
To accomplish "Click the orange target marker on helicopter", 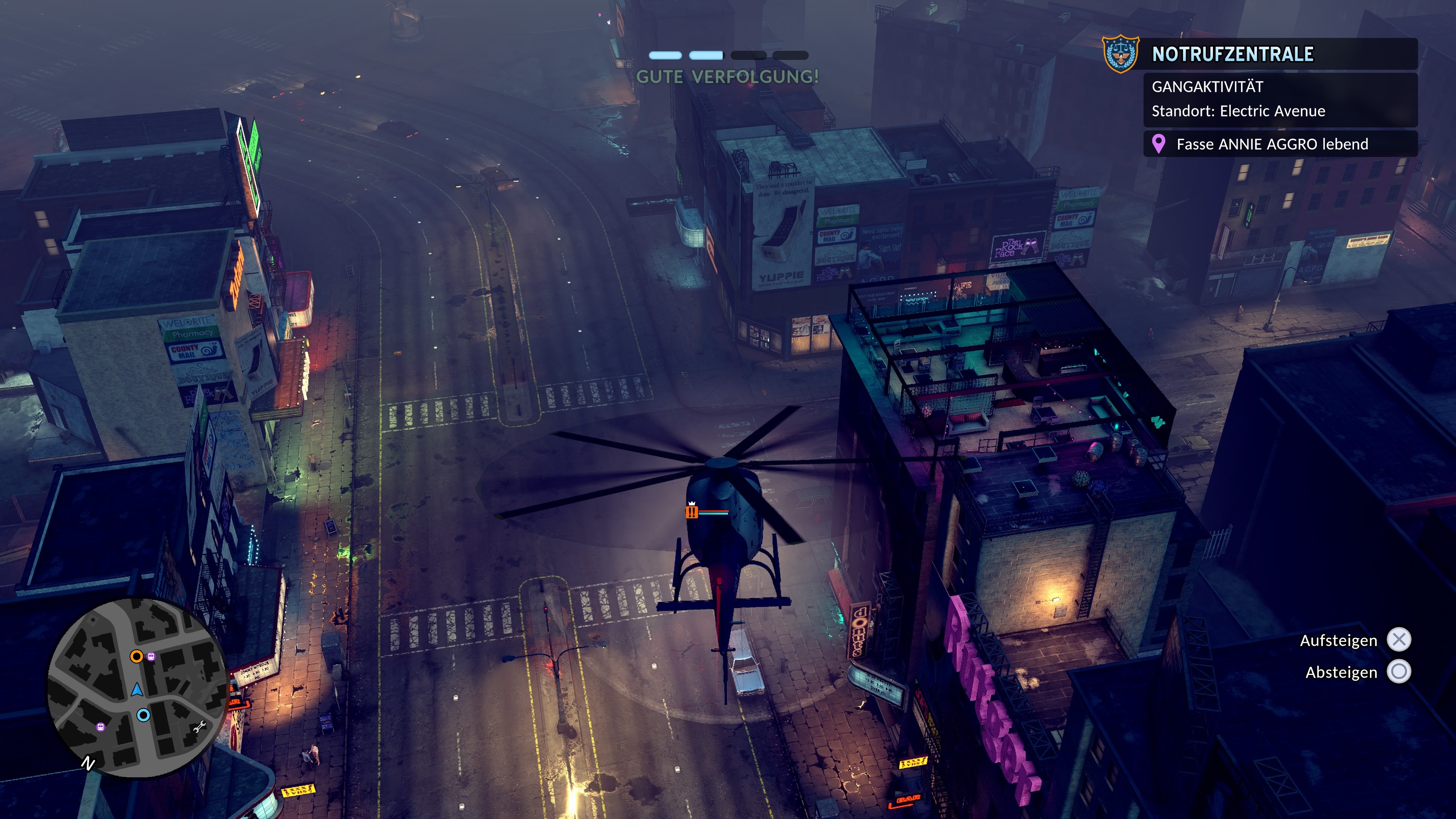I will pos(692,513).
